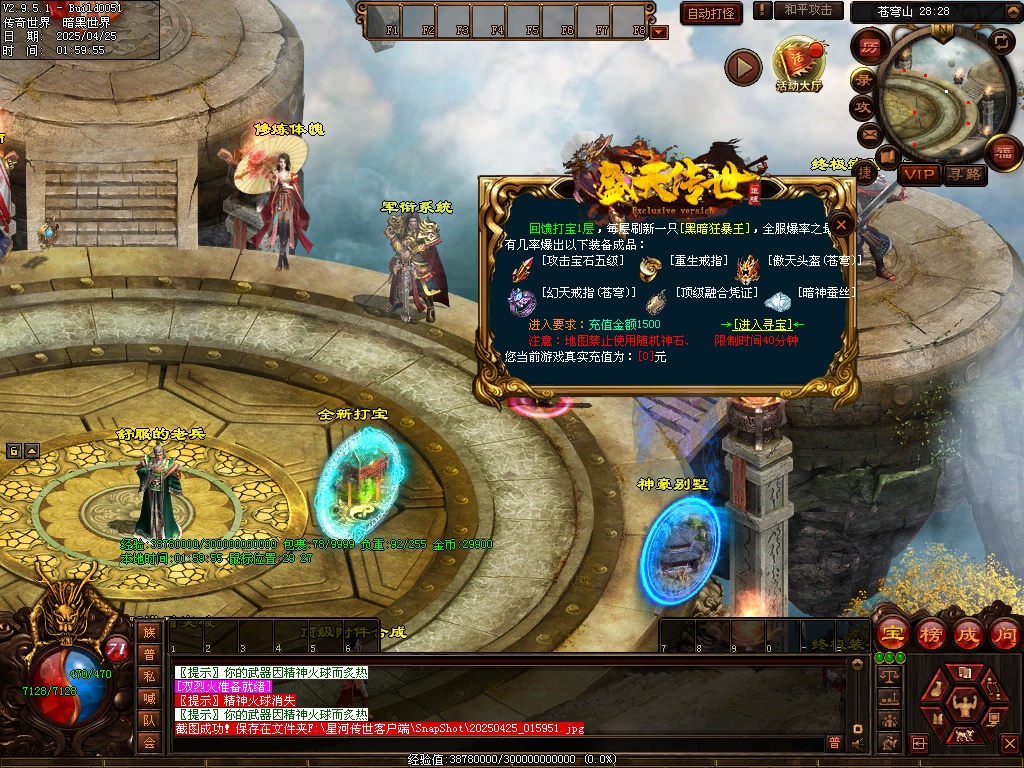The height and width of the screenshot is (768, 1024).
Task: Toggle the 和平攻击 attack mode button
Action: 808,10
